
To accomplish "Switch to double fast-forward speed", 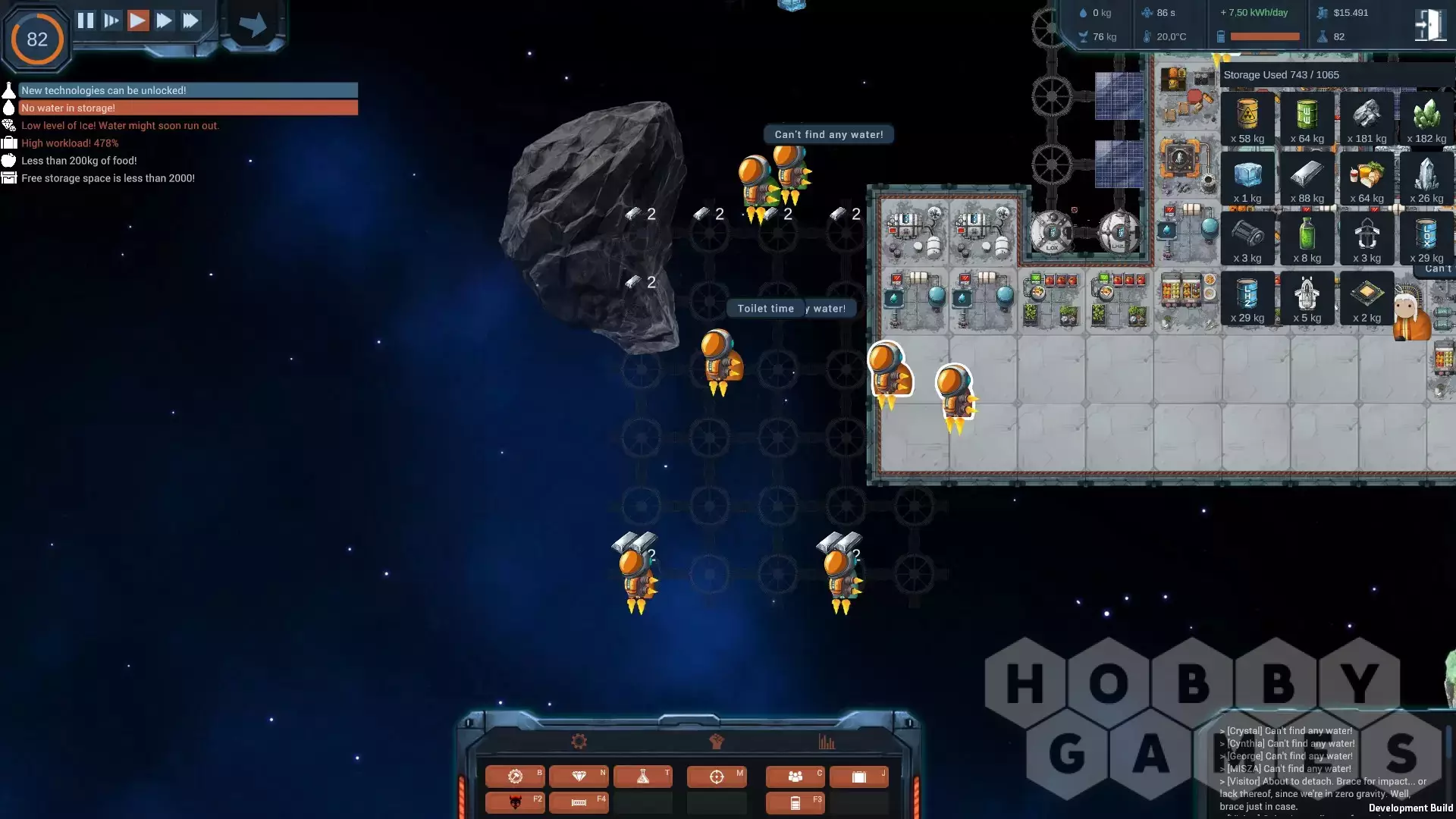I will (164, 20).
